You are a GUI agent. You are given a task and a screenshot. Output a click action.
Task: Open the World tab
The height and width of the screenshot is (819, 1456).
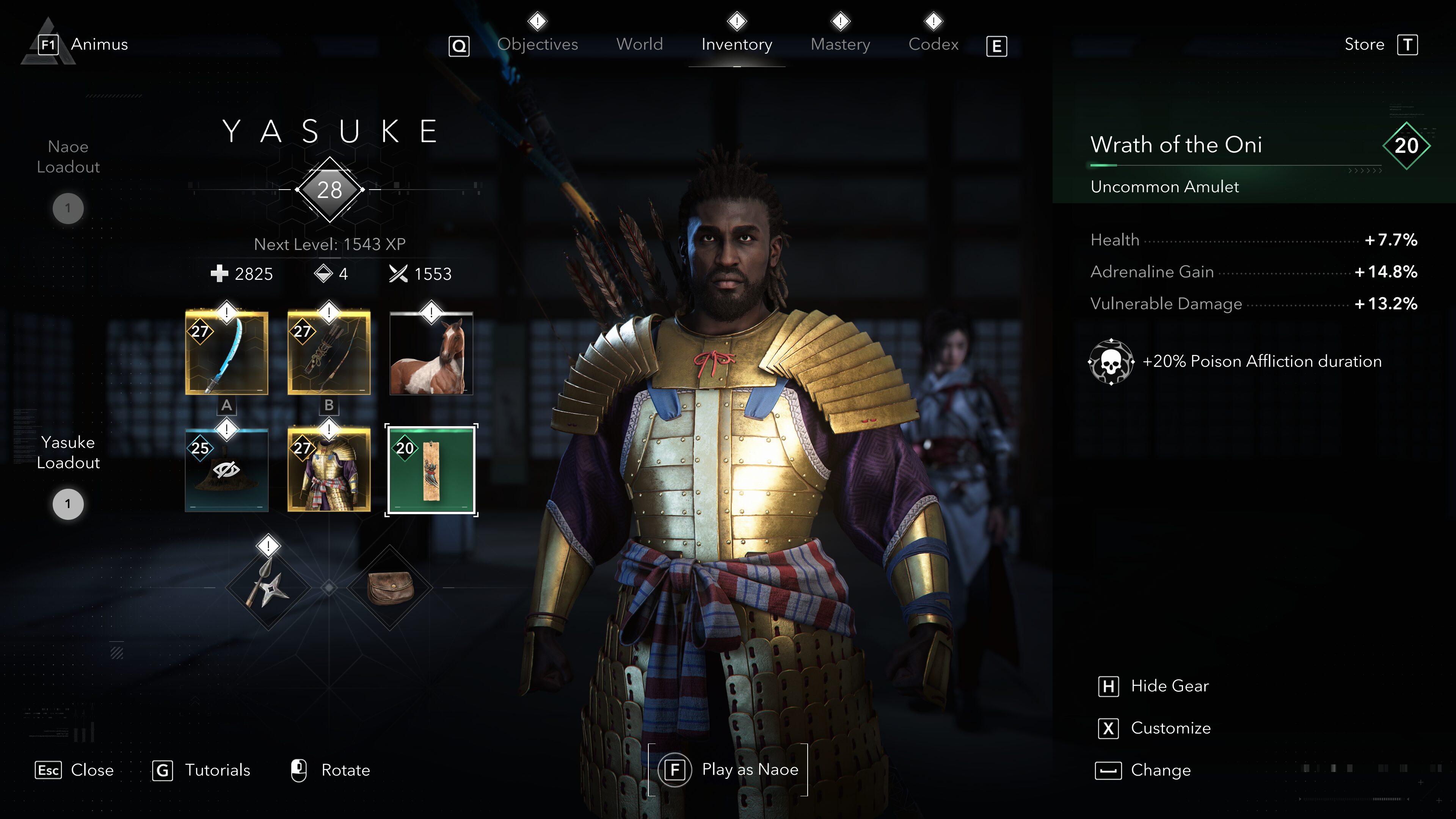pyautogui.click(x=639, y=44)
